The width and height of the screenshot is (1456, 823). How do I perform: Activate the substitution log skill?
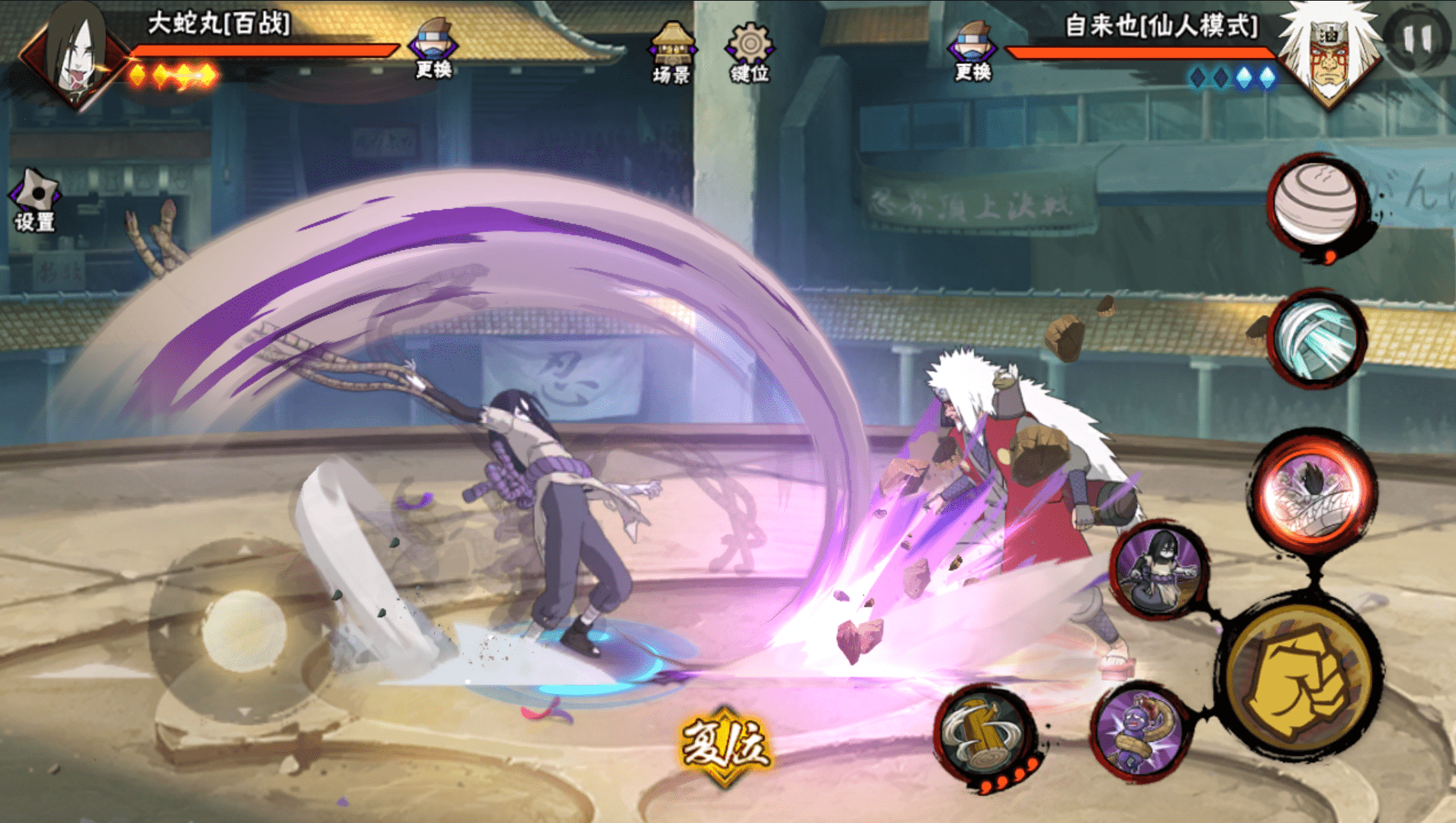[x=985, y=735]
